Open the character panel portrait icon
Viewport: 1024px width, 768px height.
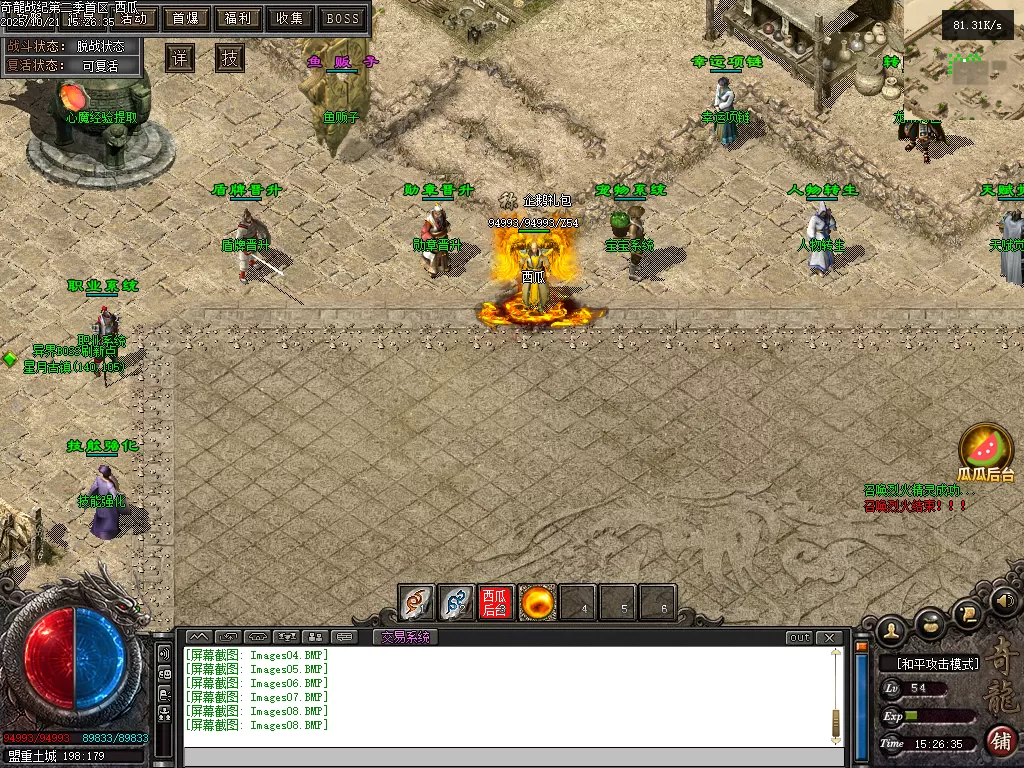[x=890, y=630]
